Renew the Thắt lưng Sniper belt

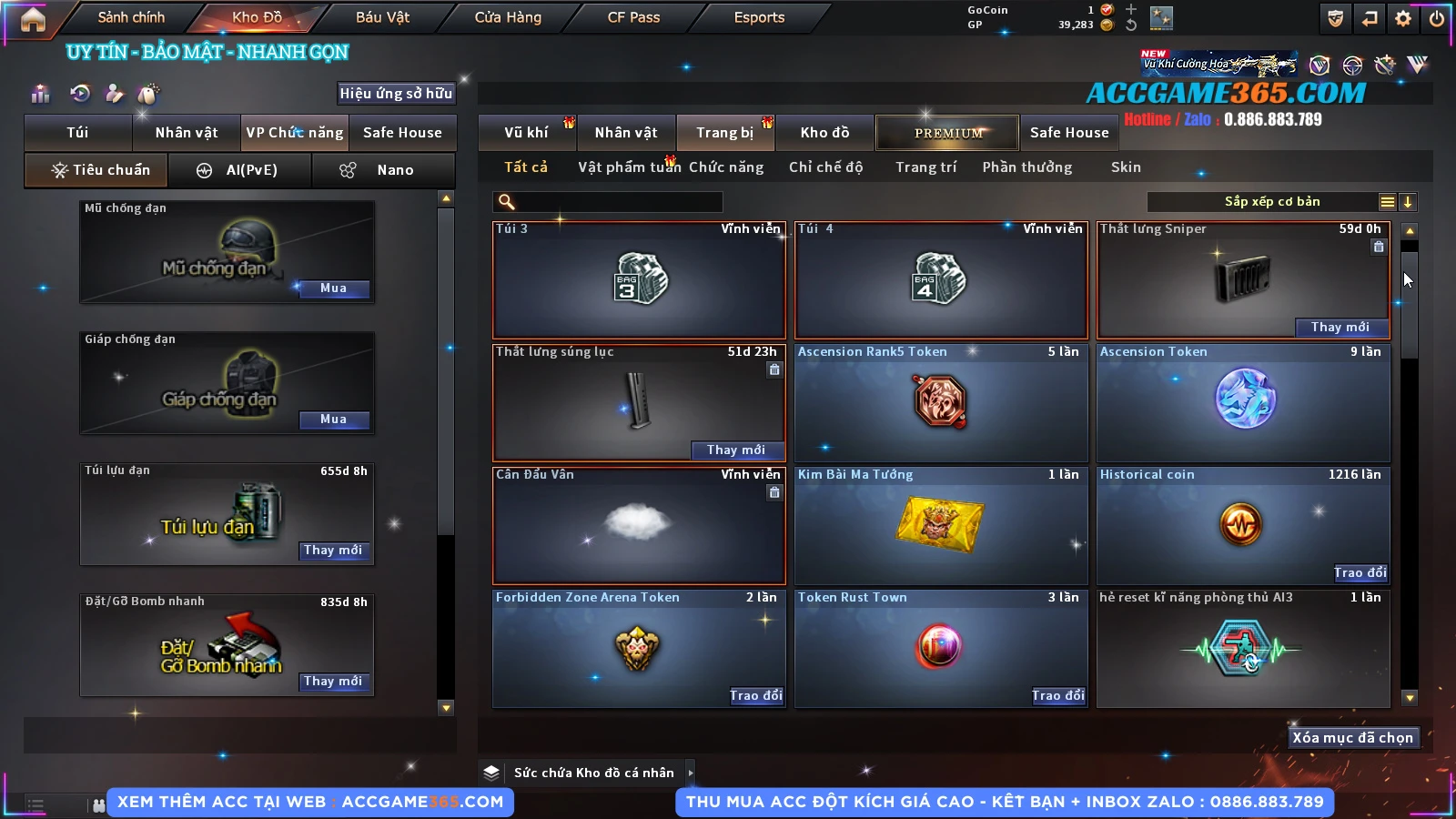click(1340, 328)
